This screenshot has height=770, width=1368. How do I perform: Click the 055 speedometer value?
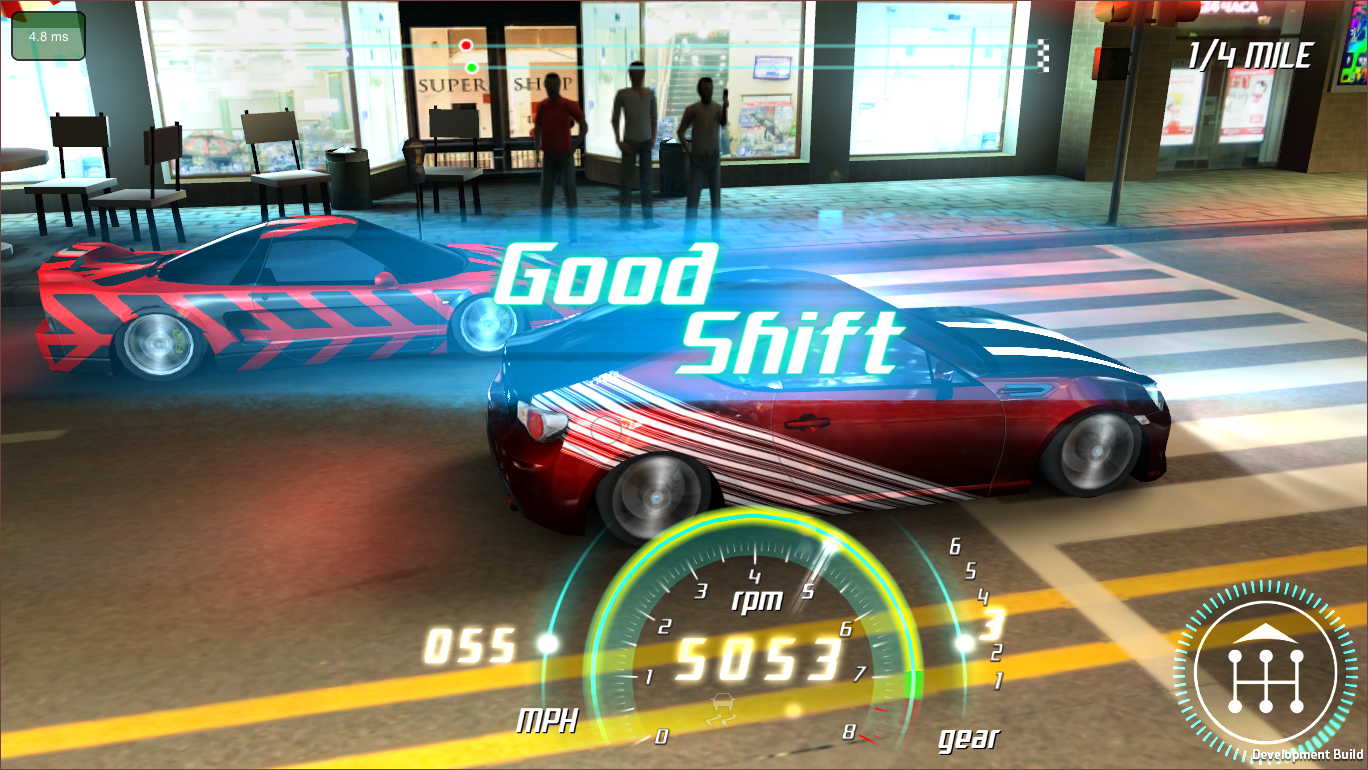click(471, 645)
